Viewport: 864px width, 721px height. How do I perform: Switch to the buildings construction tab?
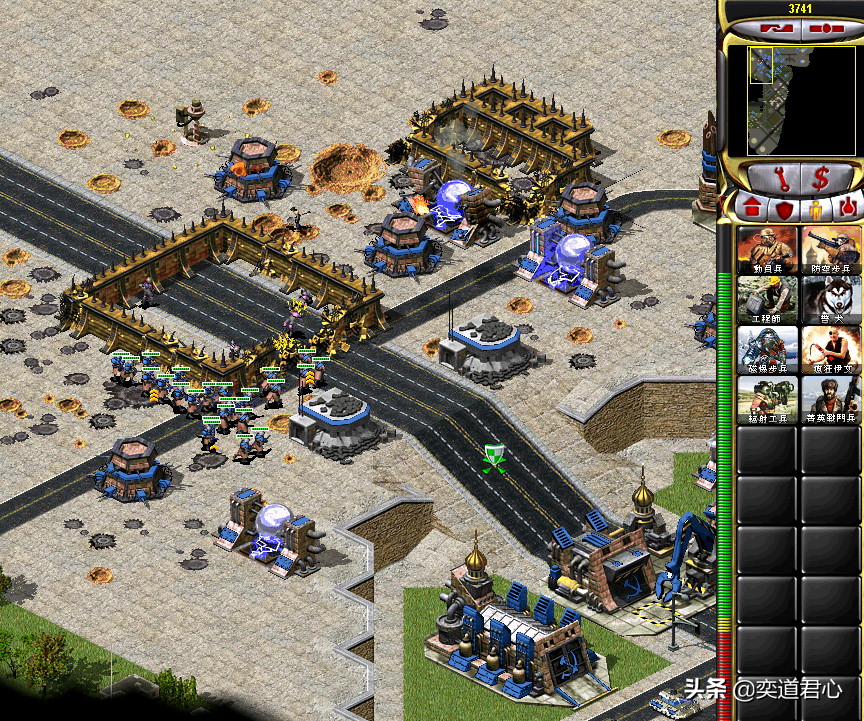(750, 207)
